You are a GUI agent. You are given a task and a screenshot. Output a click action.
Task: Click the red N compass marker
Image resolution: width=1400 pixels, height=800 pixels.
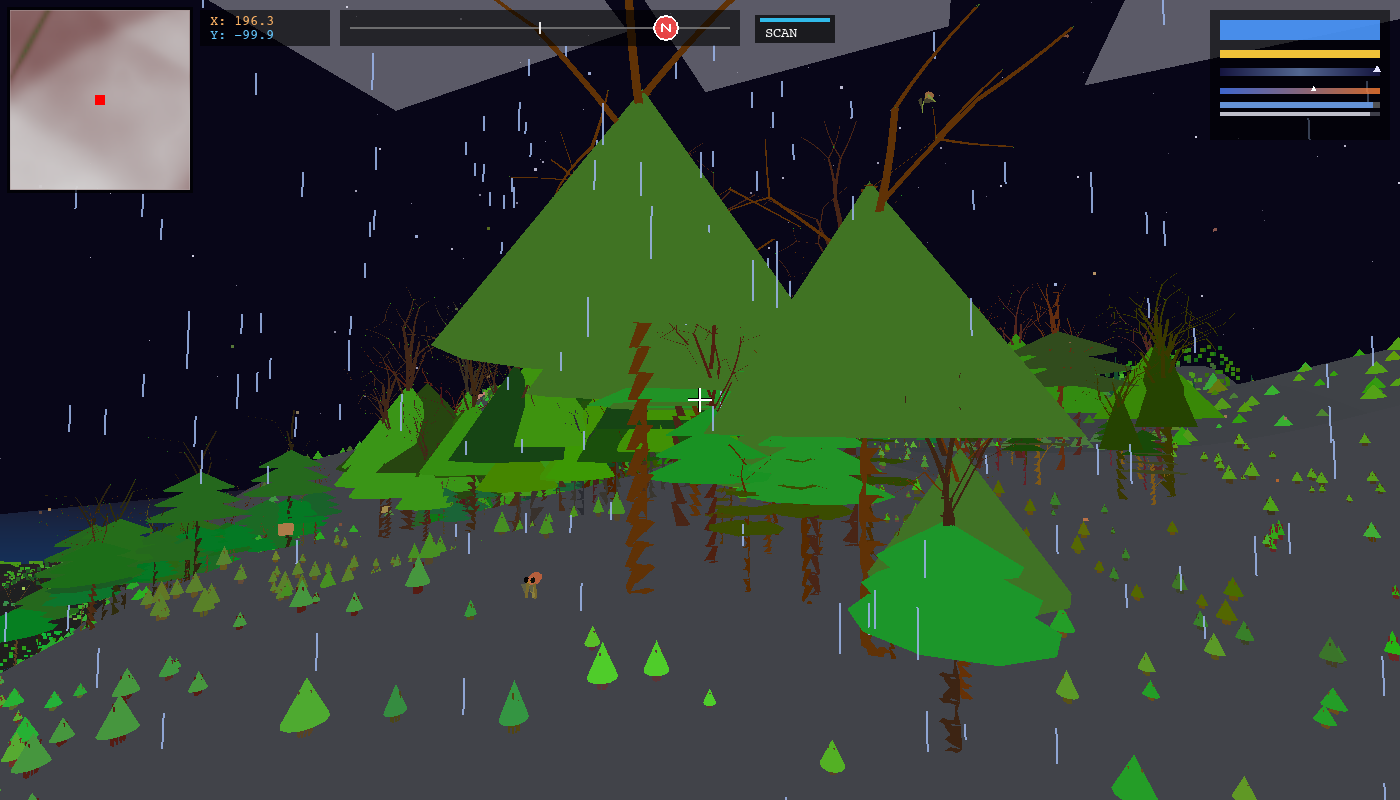[667, 26]
